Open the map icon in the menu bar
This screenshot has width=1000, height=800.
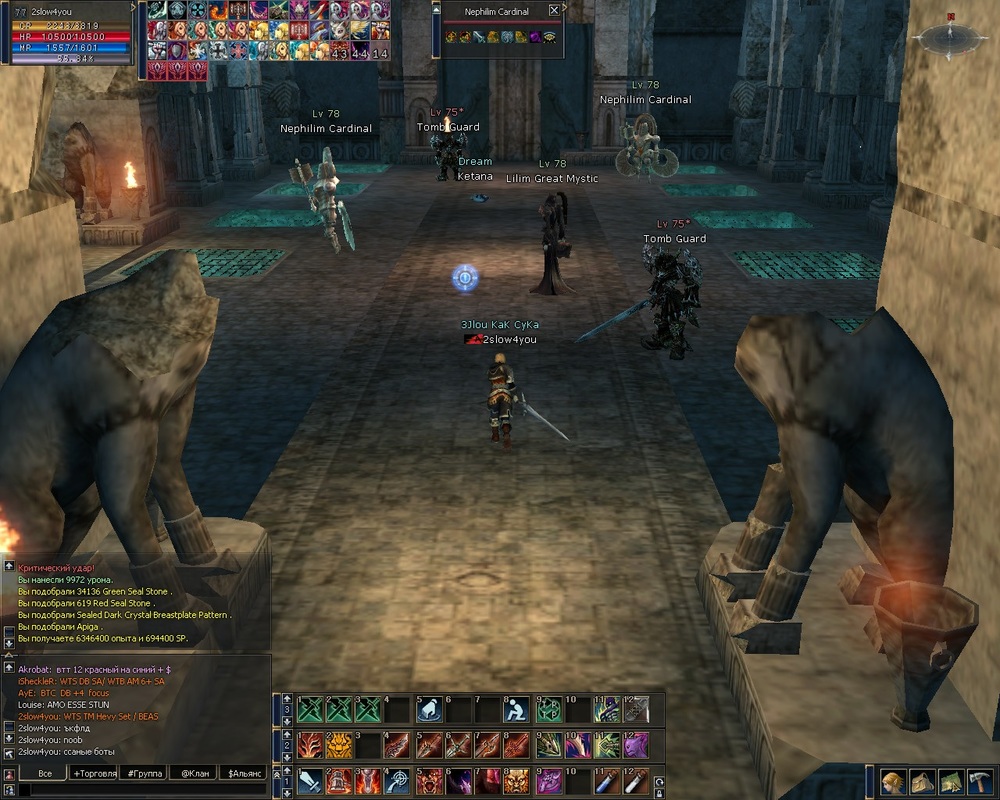[951, 781]
